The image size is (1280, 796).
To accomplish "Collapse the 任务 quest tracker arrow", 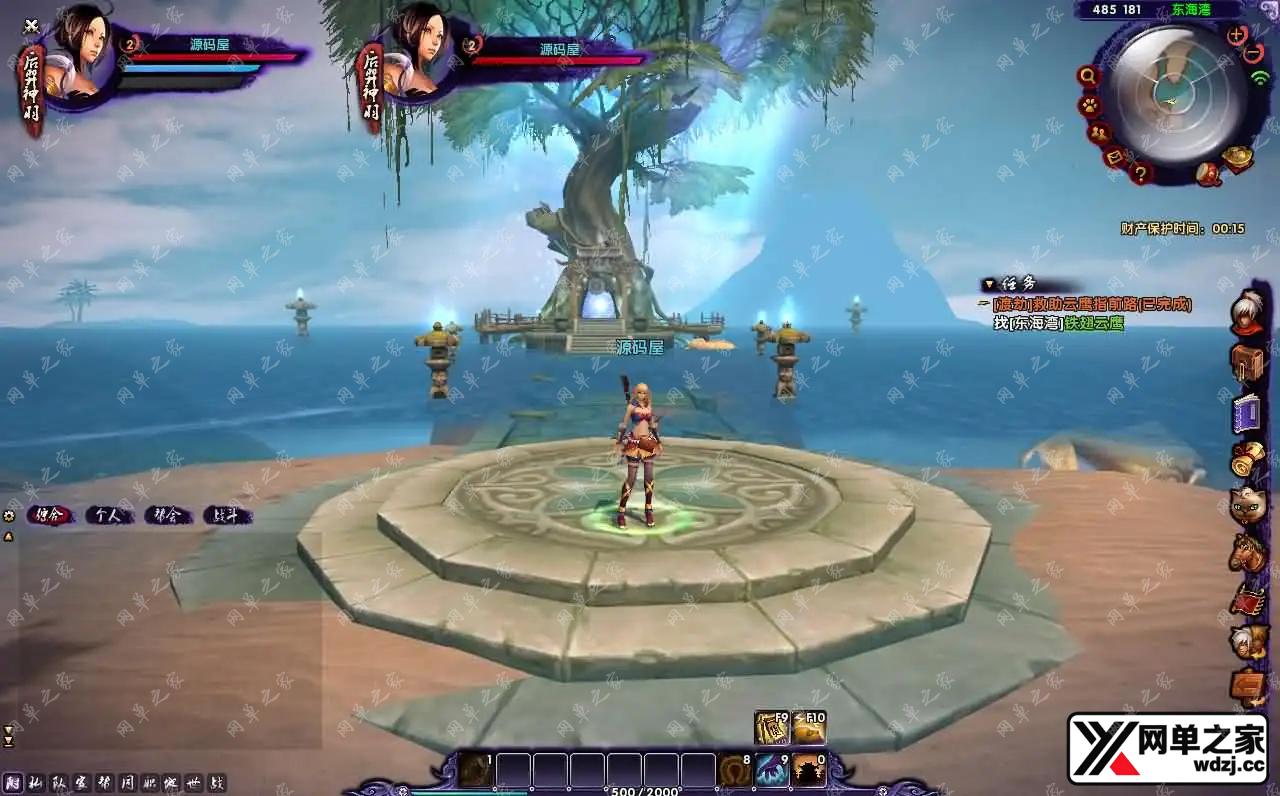I will click(989, 285).
